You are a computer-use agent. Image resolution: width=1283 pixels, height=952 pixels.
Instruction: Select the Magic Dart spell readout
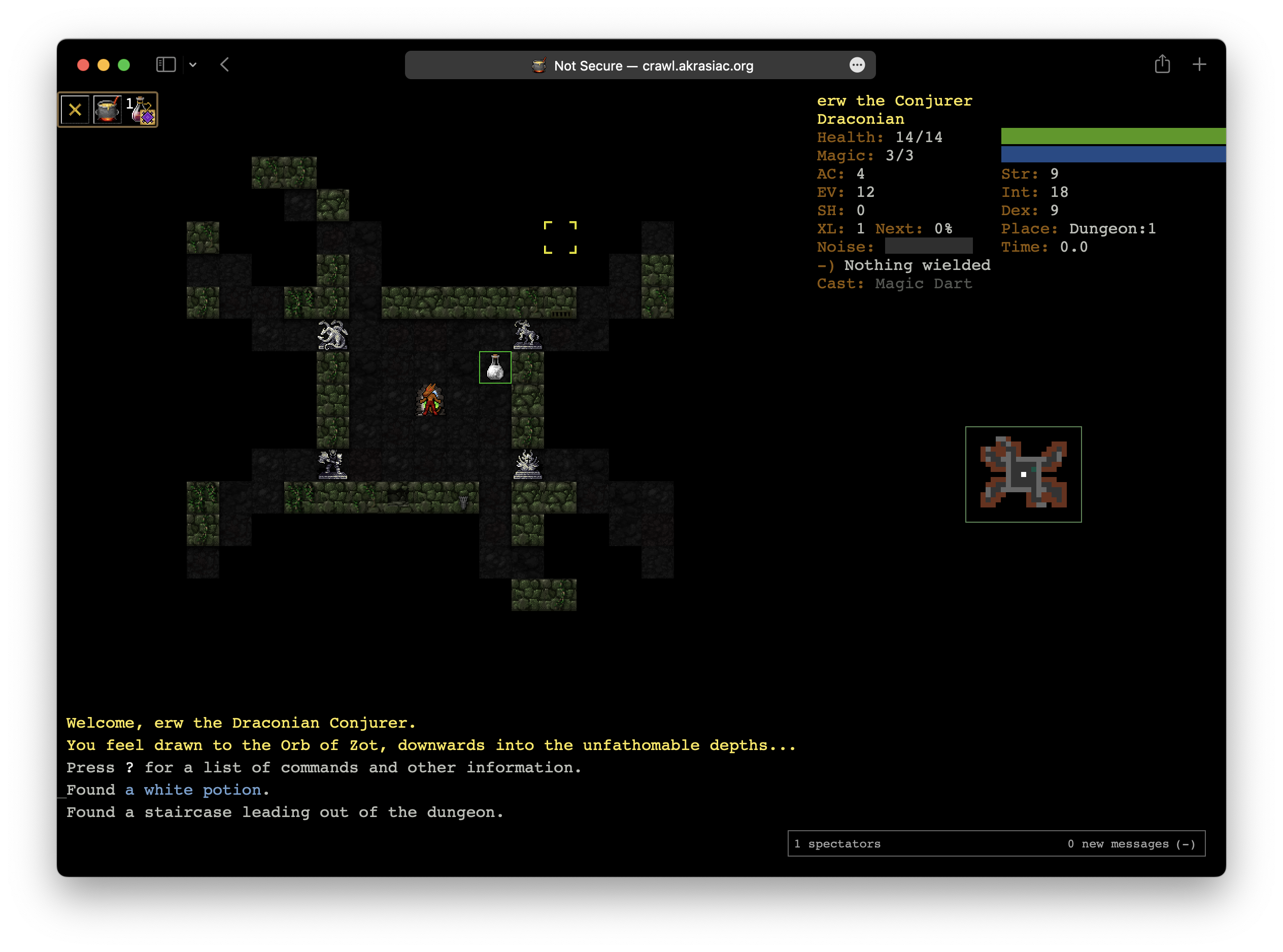pos(923,284)
